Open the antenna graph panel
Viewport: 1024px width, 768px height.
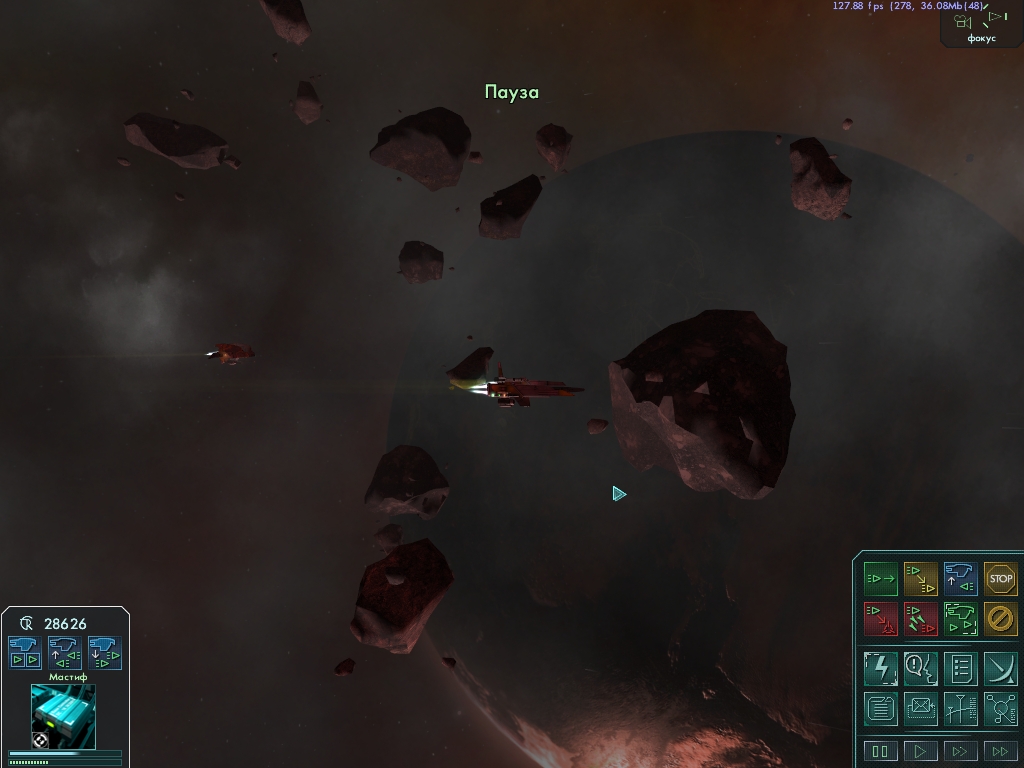point(960,708)
